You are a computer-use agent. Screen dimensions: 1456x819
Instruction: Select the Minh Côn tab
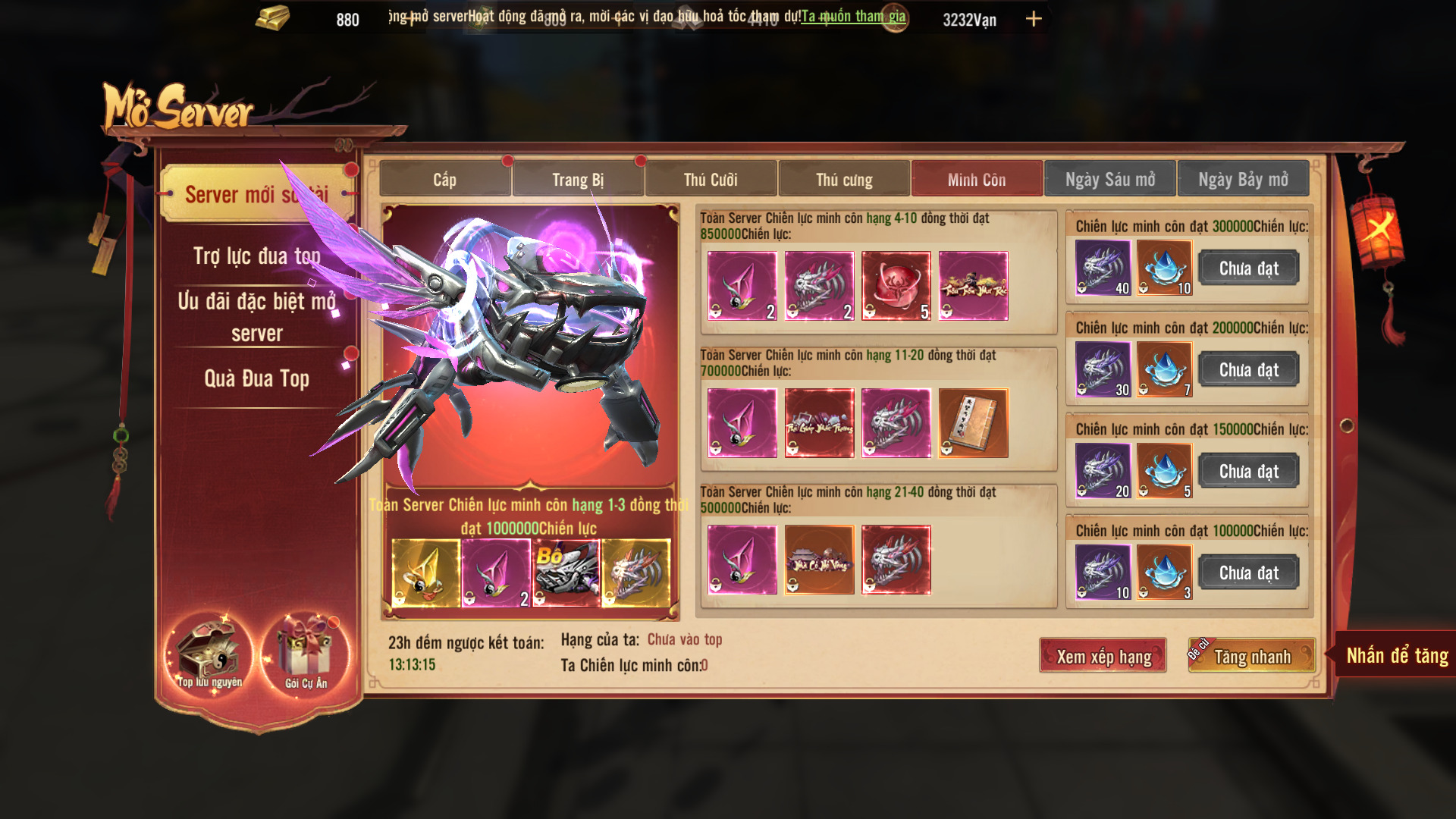coord(977,180)
